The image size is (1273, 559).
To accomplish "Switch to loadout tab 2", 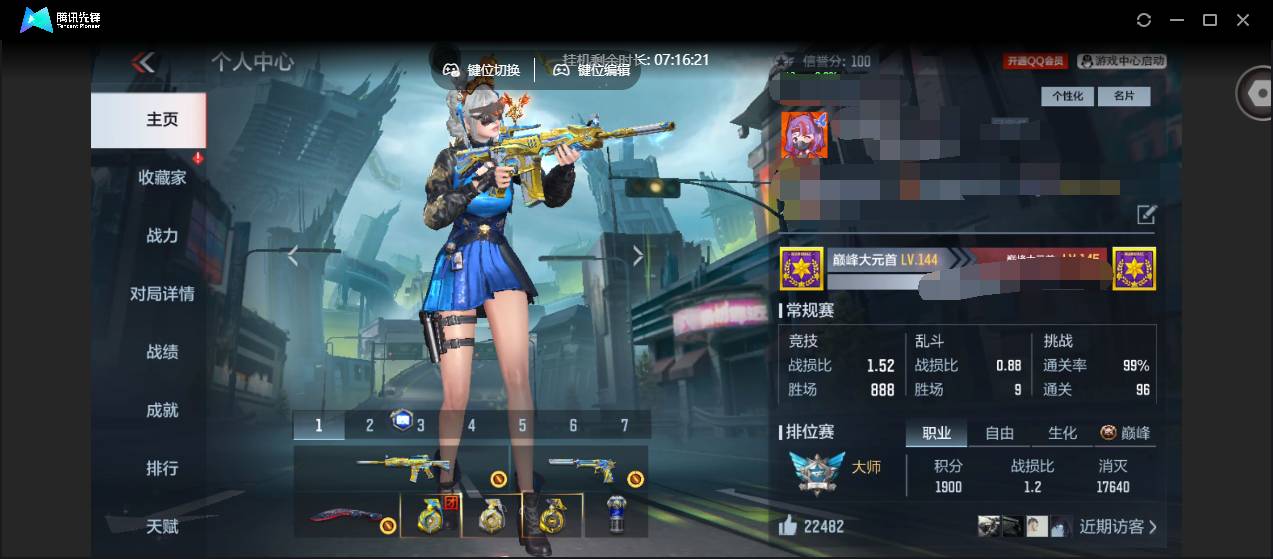I will tap(369, 425).
